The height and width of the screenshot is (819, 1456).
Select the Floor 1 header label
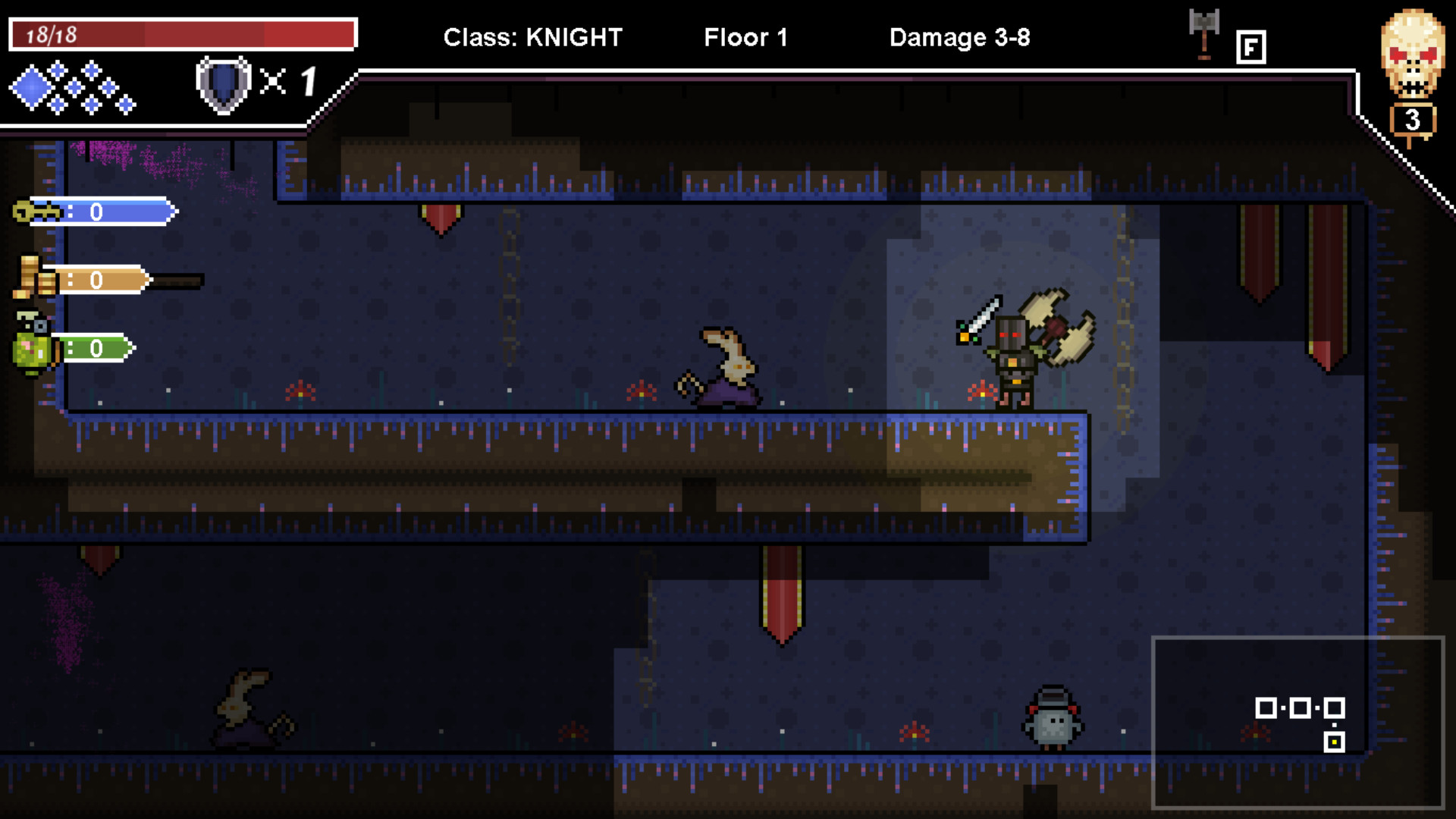[745, 36]
